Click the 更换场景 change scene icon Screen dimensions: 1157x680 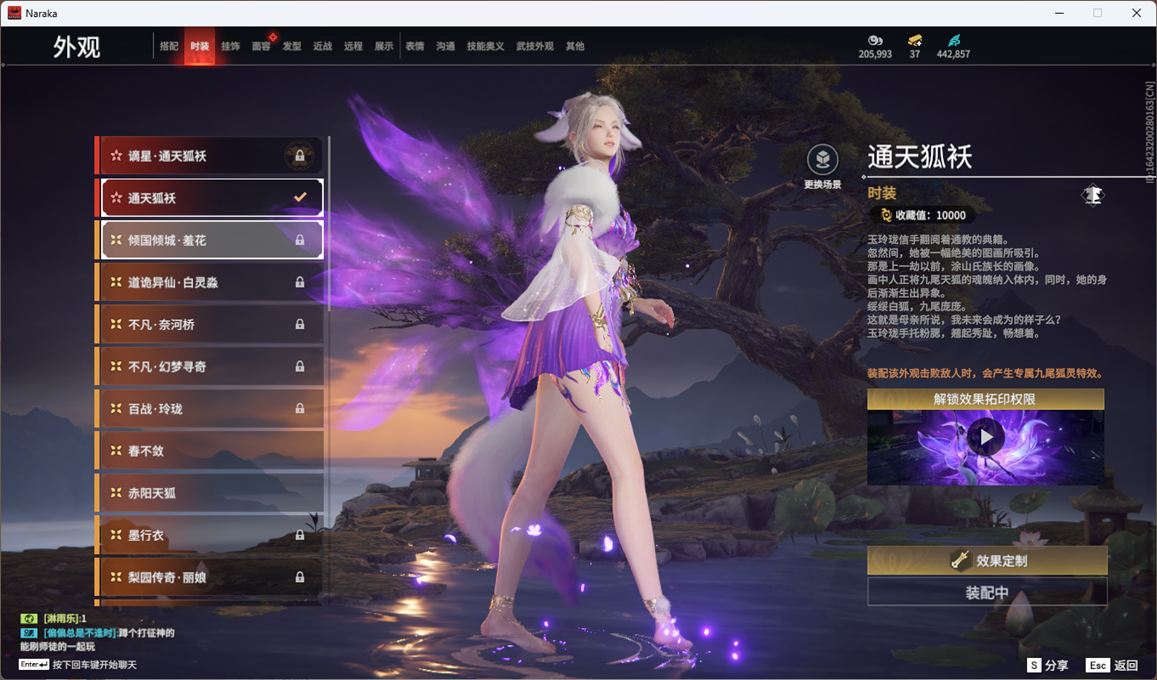click(822, 160)
